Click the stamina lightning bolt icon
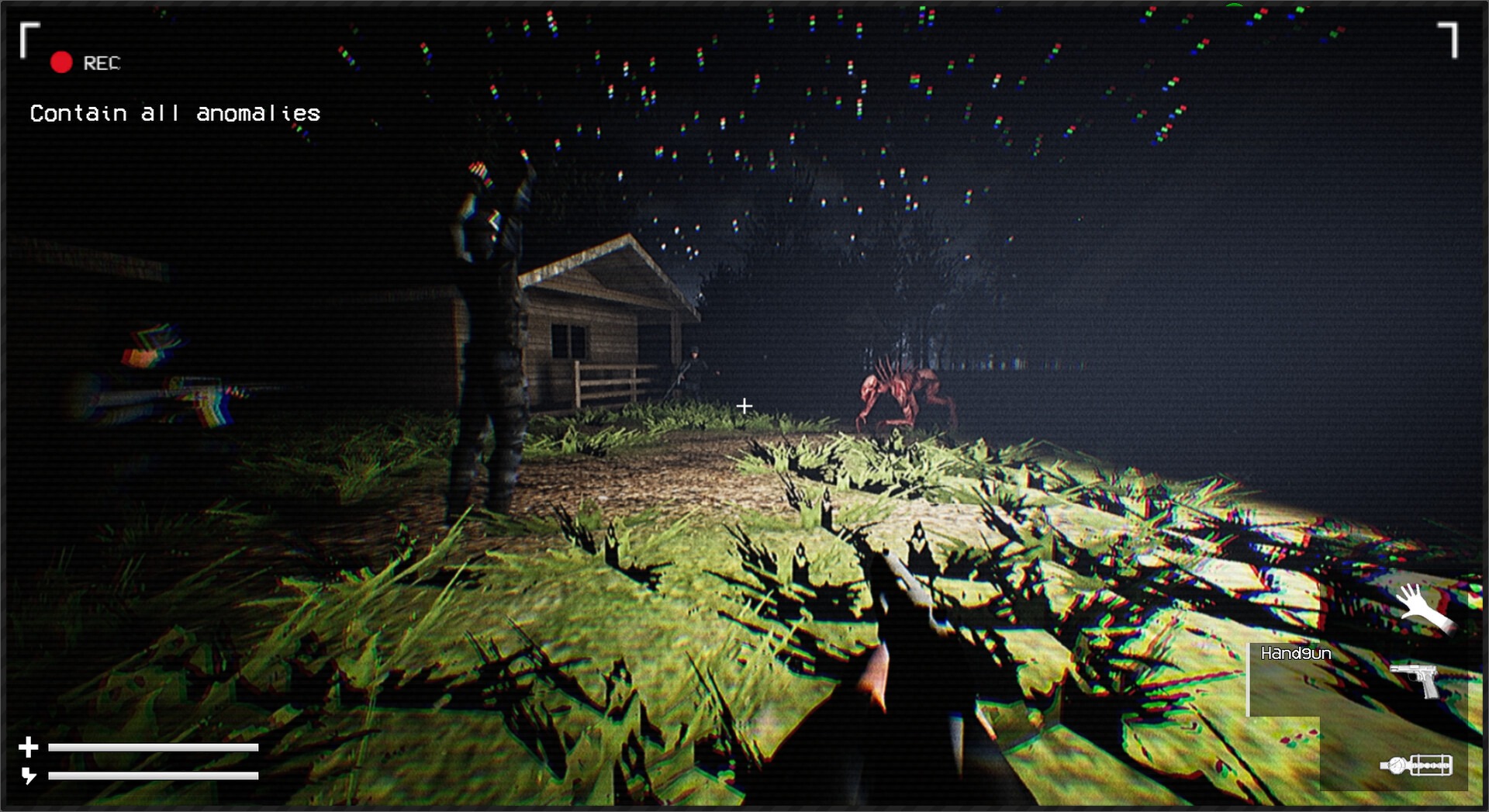The height and width of the screenshot is (812, 1489). tap(29, 776)
